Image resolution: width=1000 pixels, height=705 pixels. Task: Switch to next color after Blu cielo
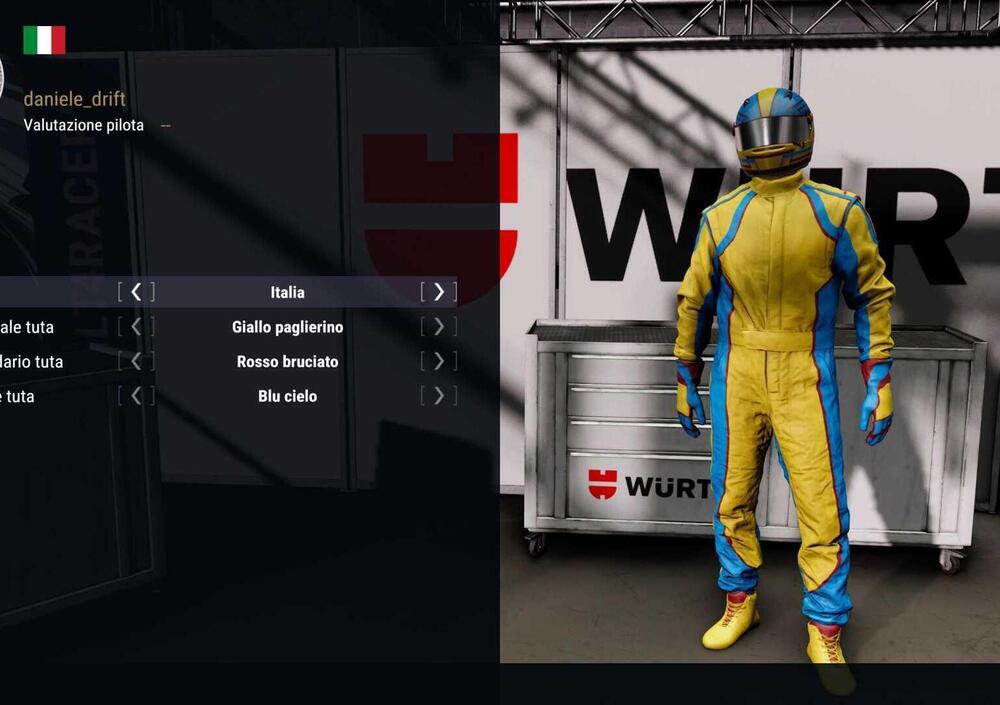pyautogui.click(x=438, y=396)
